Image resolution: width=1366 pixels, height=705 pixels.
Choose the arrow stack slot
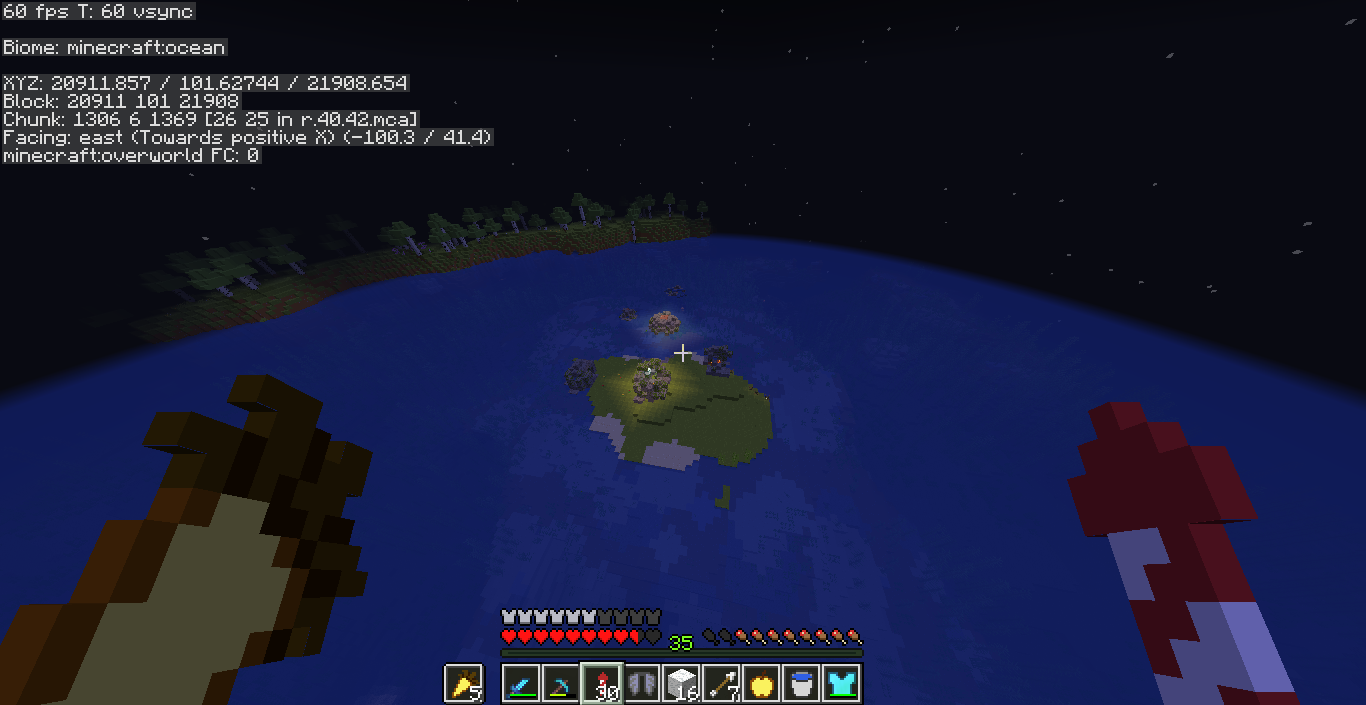(x=722, y=684)
